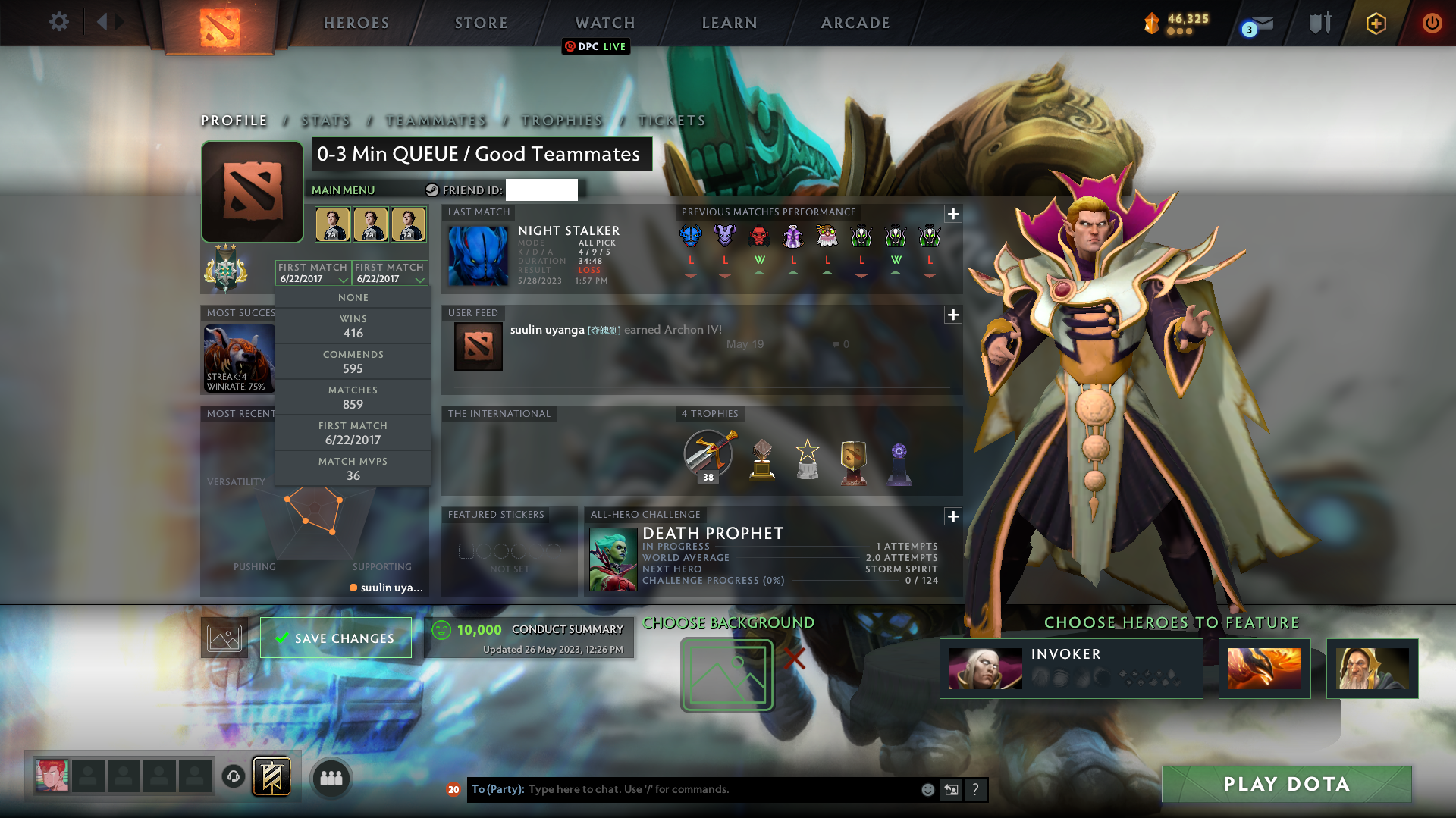Click the Night Stalker portrait in Last Match

click(479, 255)
